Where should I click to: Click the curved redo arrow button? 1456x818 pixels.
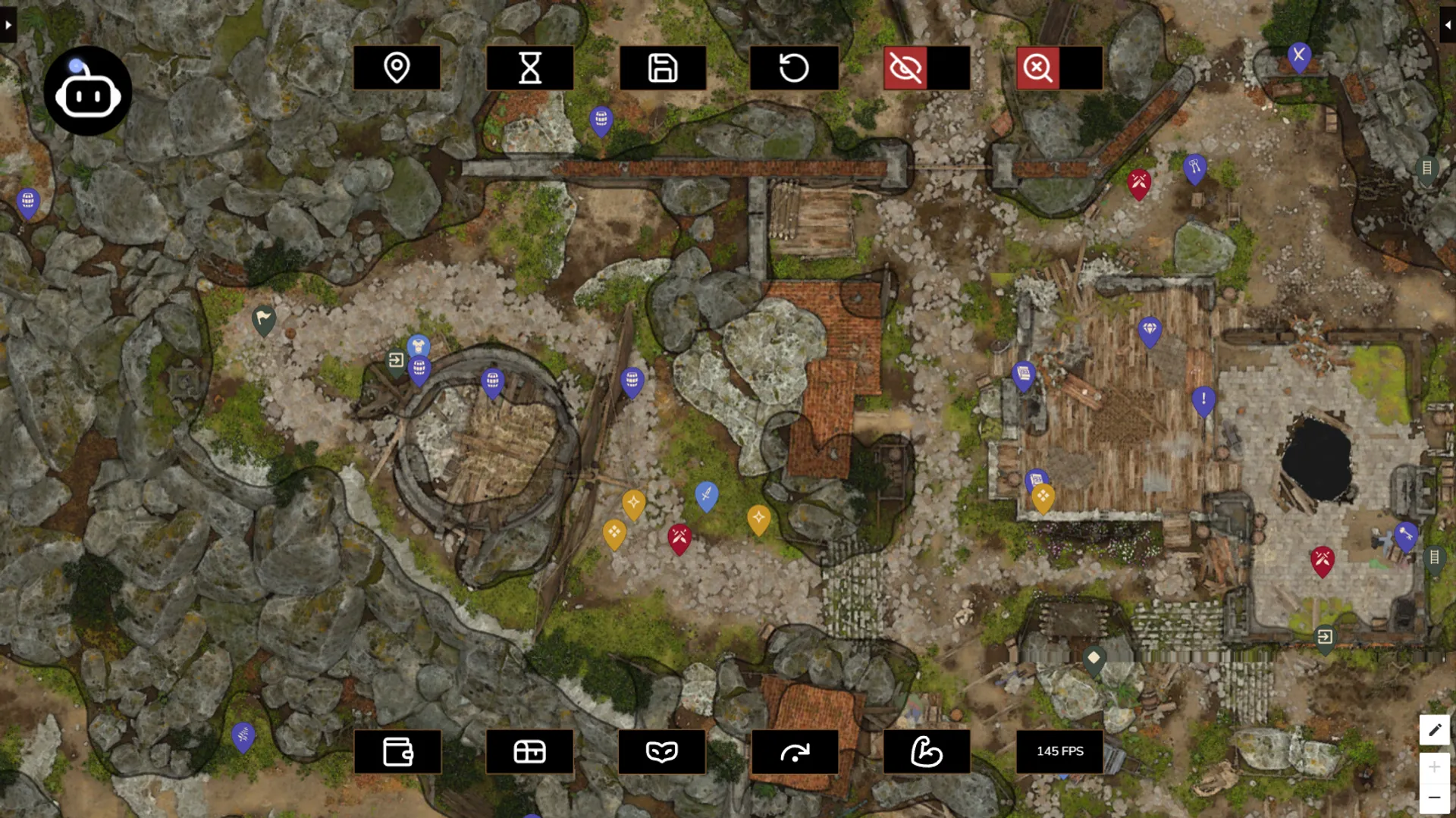pos(795,751)
